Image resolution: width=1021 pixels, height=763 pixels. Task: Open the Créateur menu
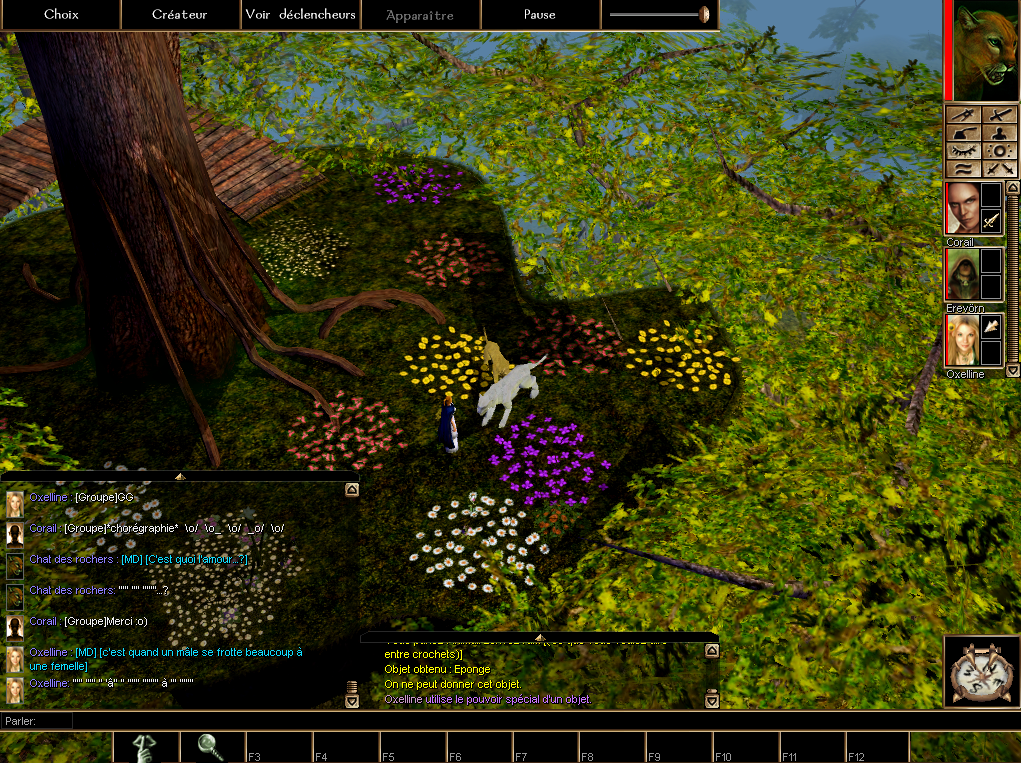pyautogui.click(x=180, y=15)
